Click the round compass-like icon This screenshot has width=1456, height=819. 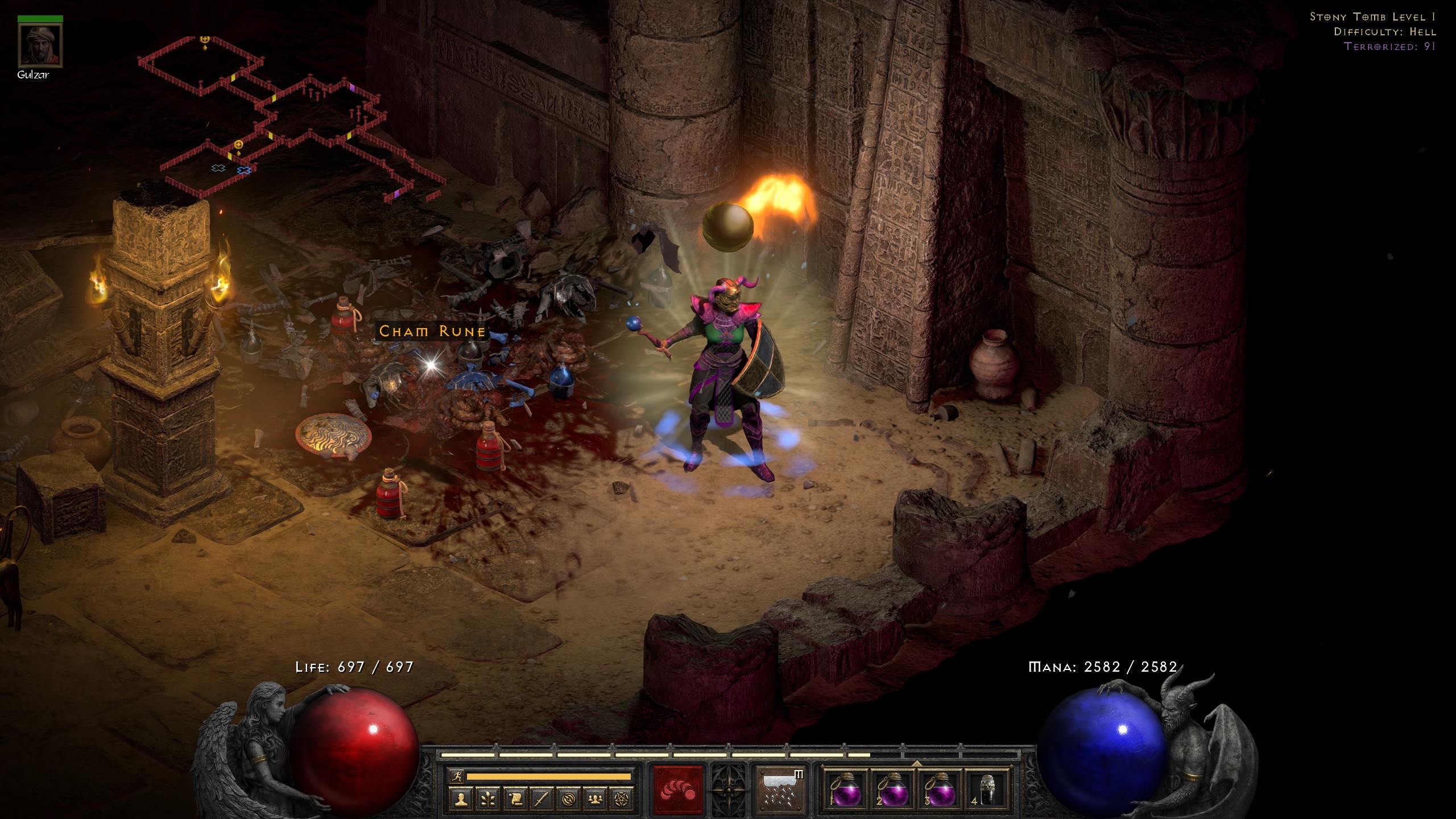568,800
